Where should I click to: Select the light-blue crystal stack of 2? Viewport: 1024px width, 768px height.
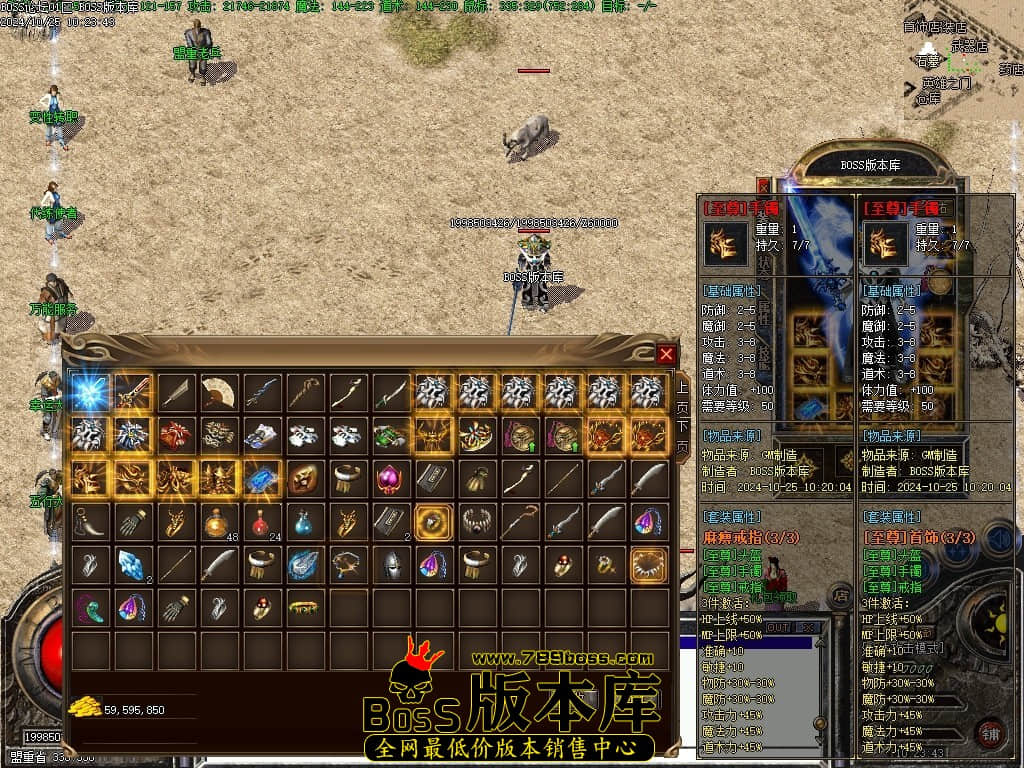tap(133, 564)
